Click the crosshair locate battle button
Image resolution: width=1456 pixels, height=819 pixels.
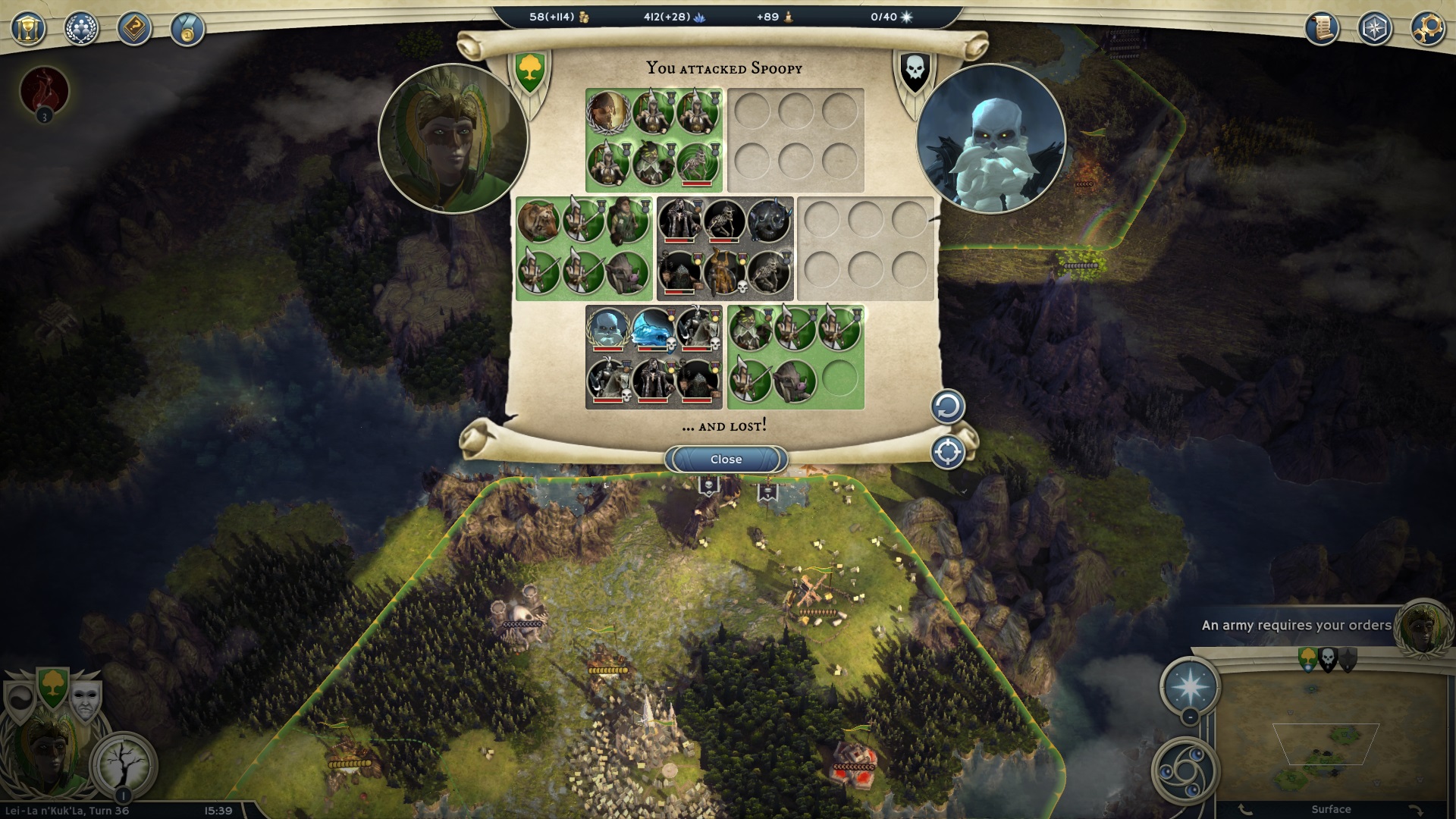947,453
